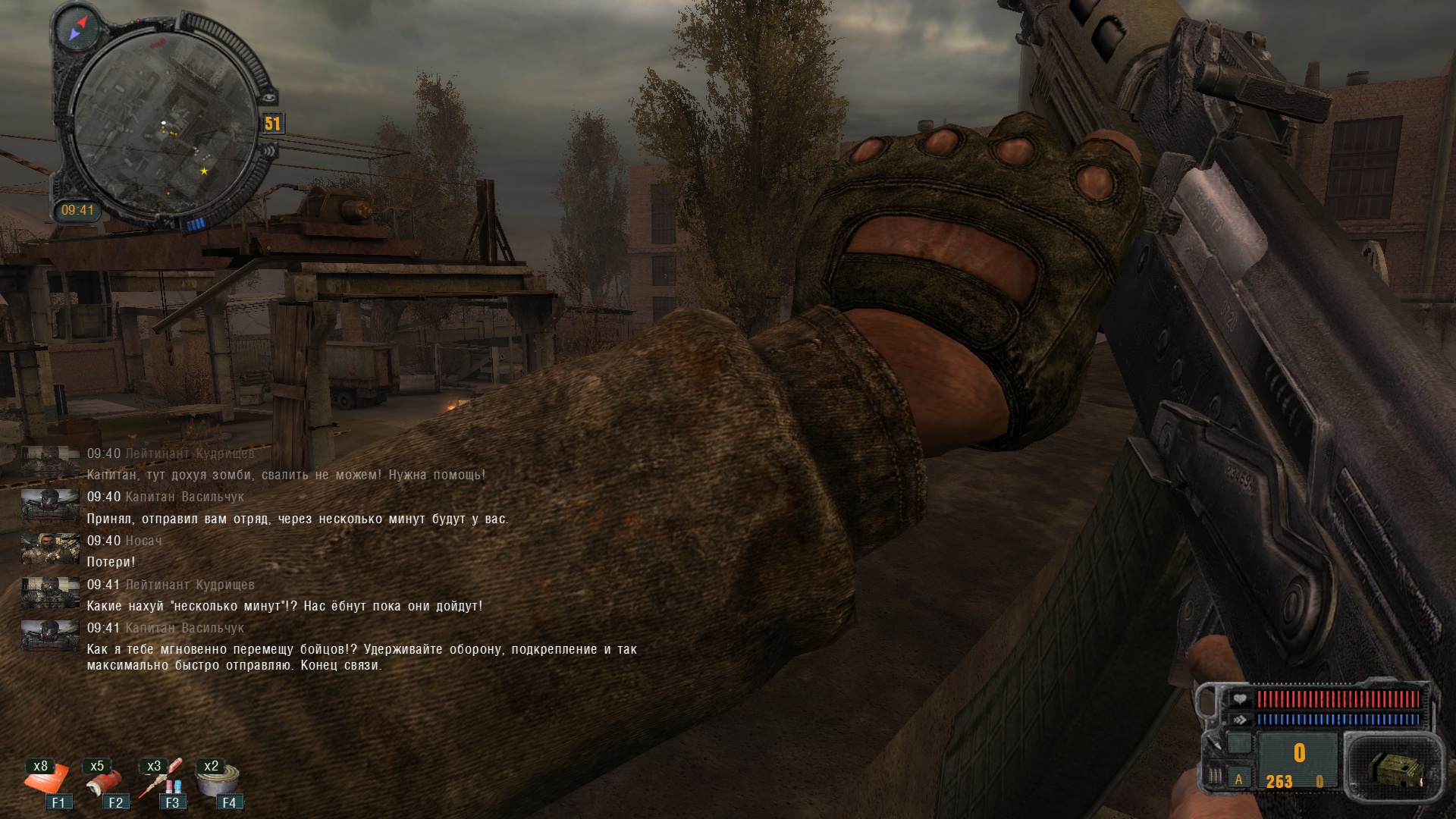
Task: Click the heart icon beside the health bar
Action: point(1241,699)
